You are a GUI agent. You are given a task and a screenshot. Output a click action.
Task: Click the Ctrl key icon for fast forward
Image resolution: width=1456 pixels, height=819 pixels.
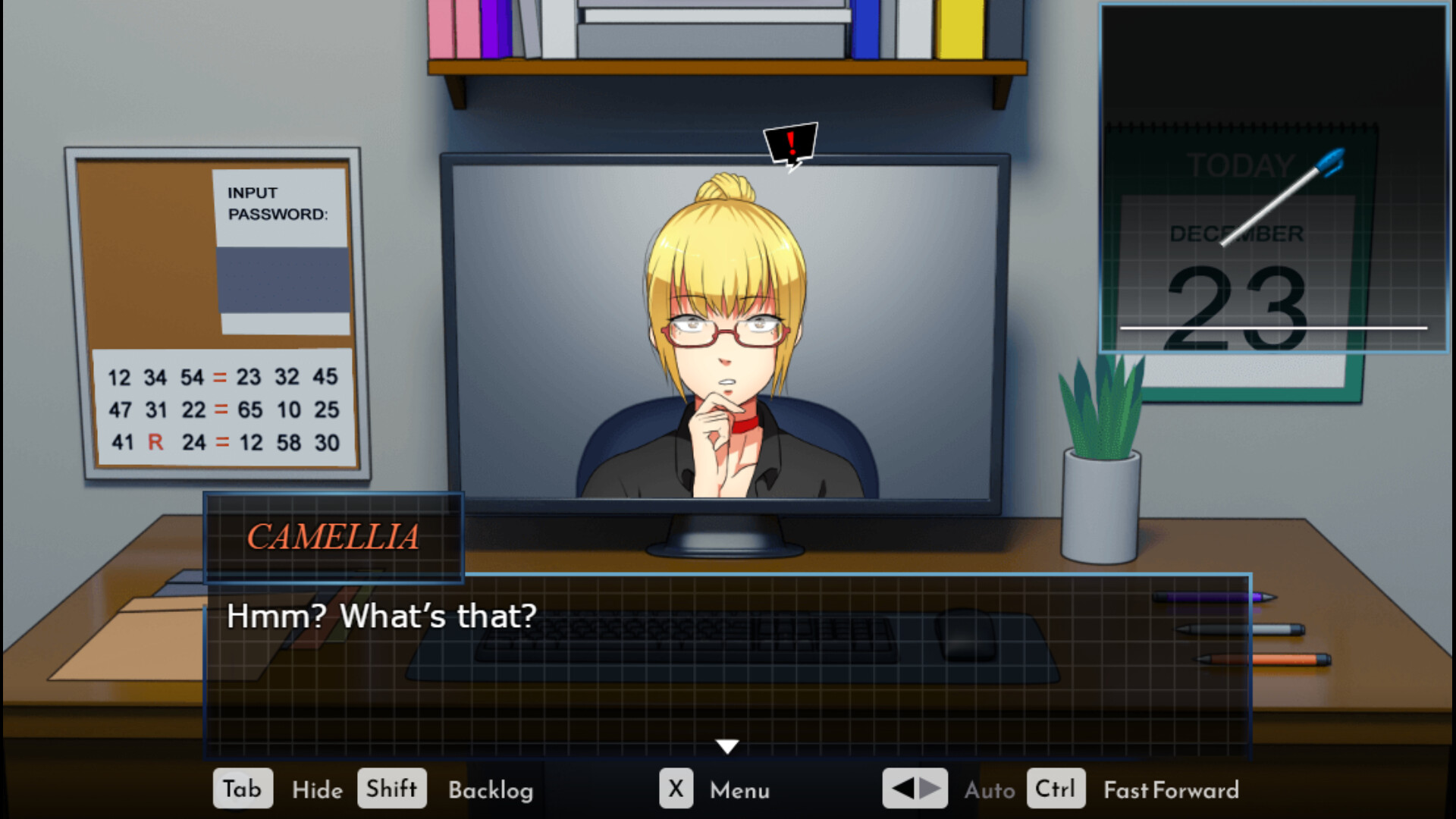(1055, 789)
